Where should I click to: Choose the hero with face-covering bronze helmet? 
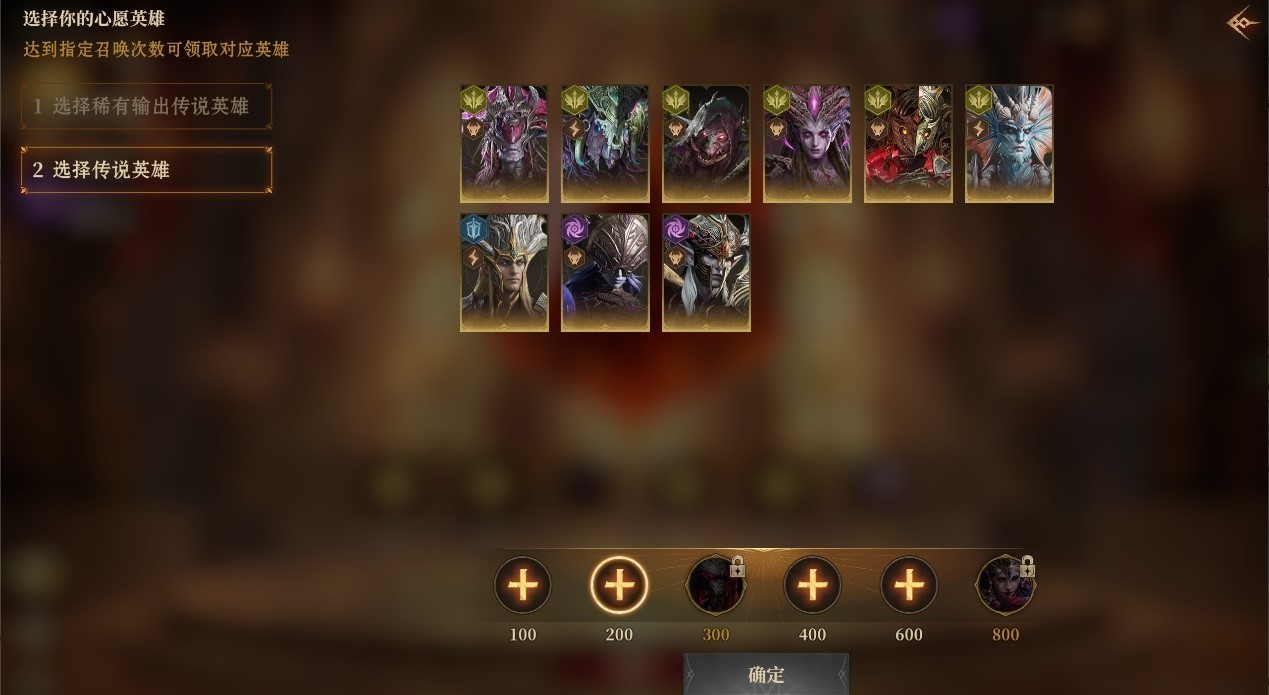click(605, 272)
